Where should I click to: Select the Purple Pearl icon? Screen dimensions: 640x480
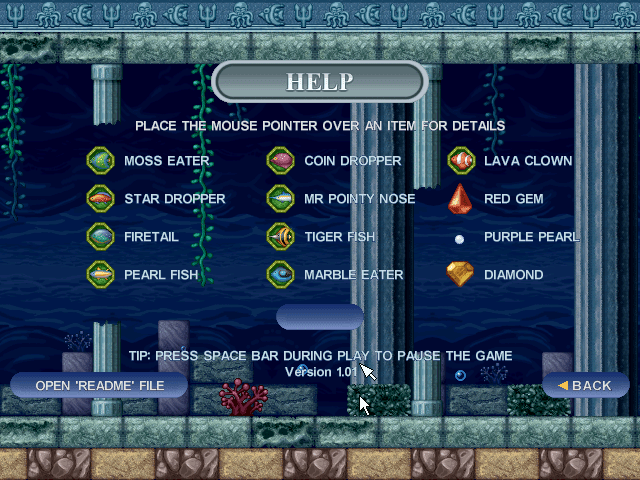pyautogui.click(x=460, y=239)
